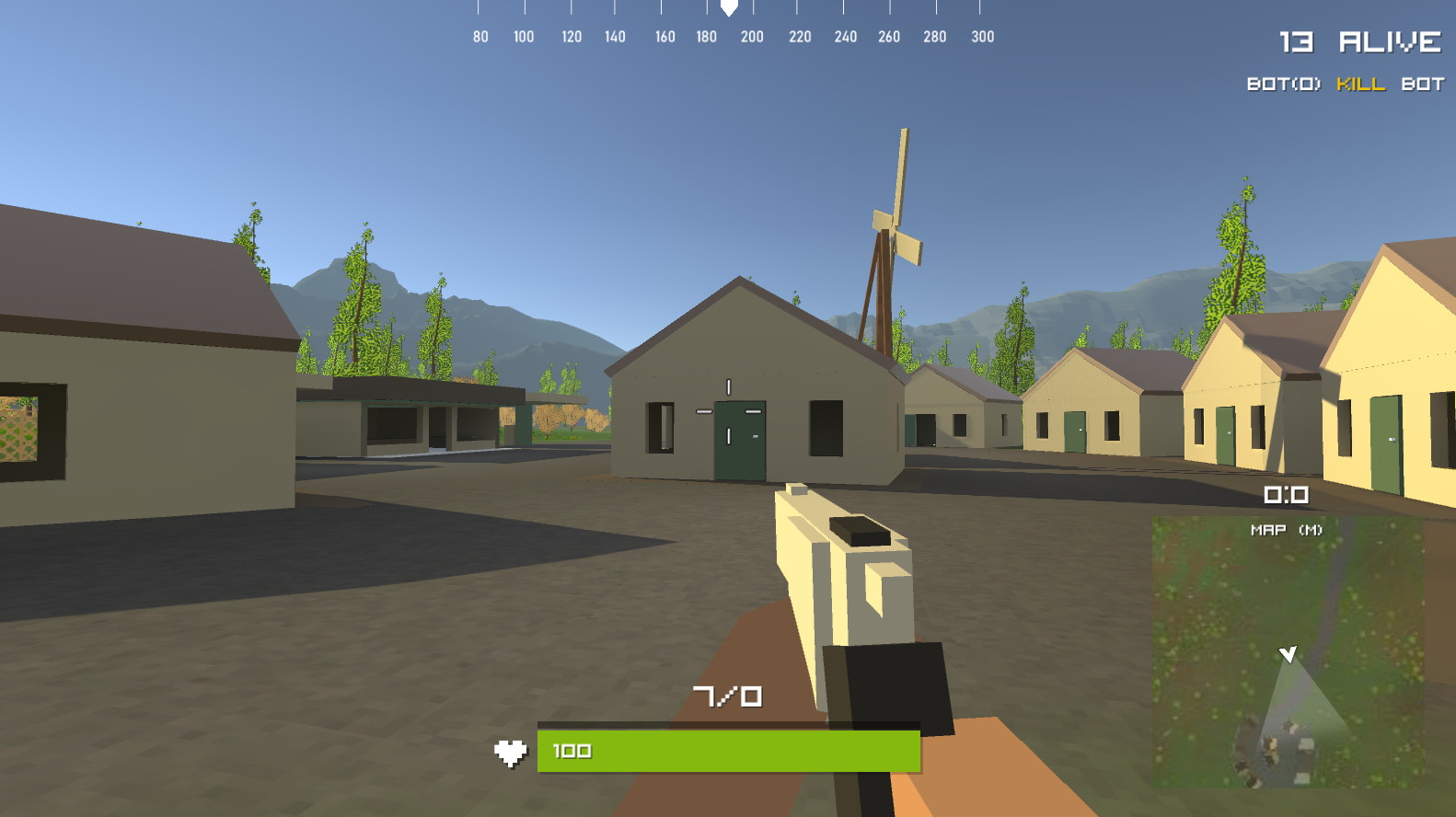
Task: Click the ammo counter showing 7/0
Action: click(x=730, y=696)
